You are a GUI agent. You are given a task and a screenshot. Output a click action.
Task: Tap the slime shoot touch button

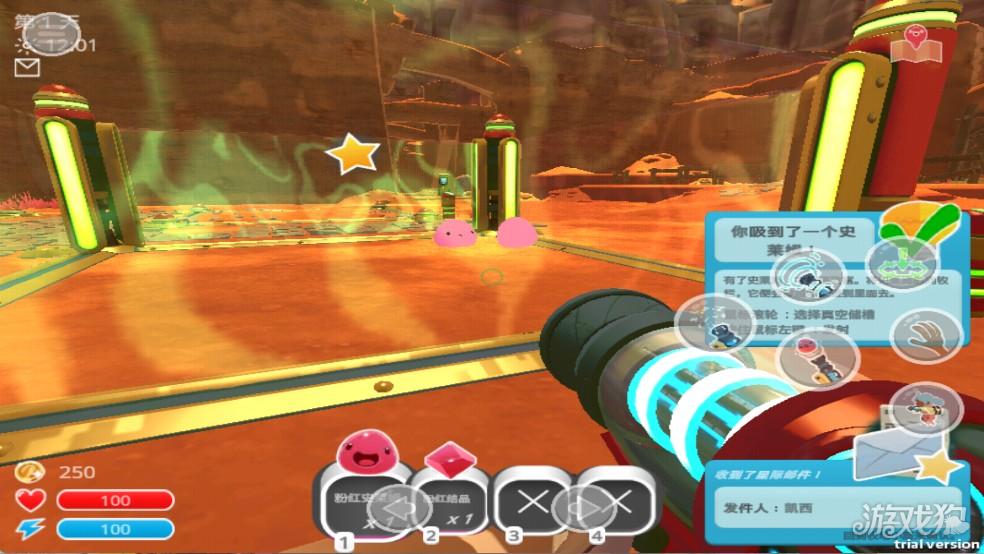(818, 358)
